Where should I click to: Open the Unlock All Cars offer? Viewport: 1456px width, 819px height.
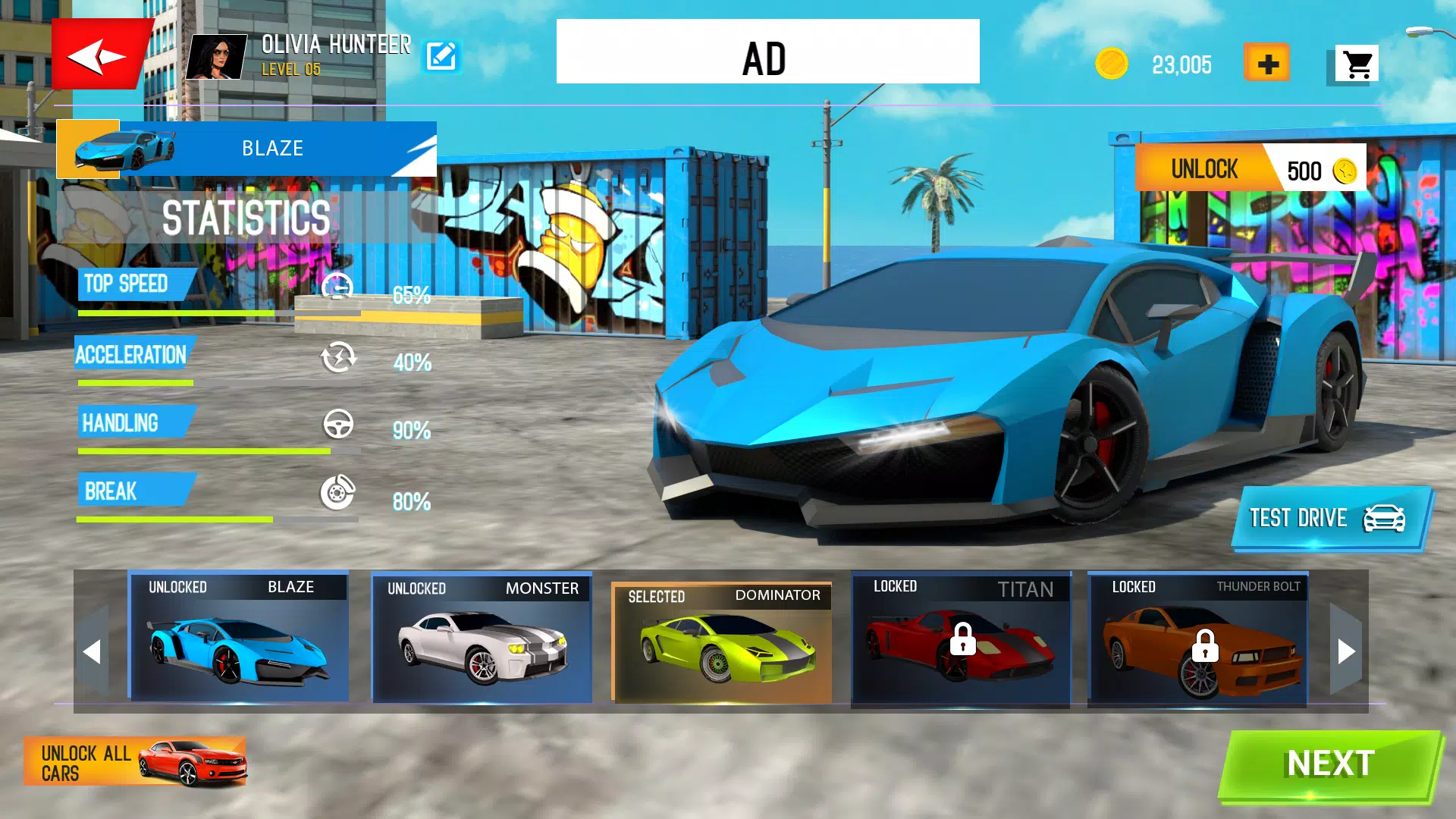135,762
